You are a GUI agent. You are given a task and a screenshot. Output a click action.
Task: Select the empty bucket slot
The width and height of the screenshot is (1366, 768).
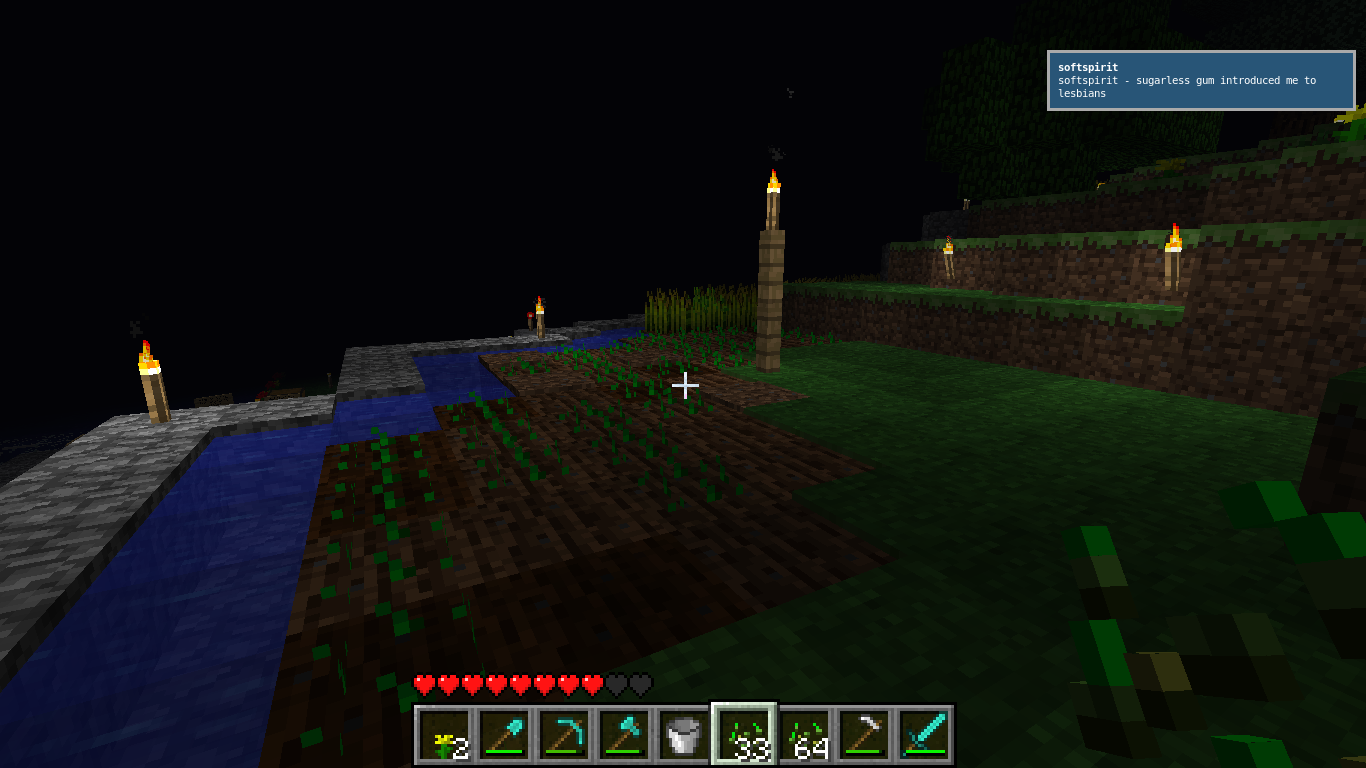tap(684, 735)
